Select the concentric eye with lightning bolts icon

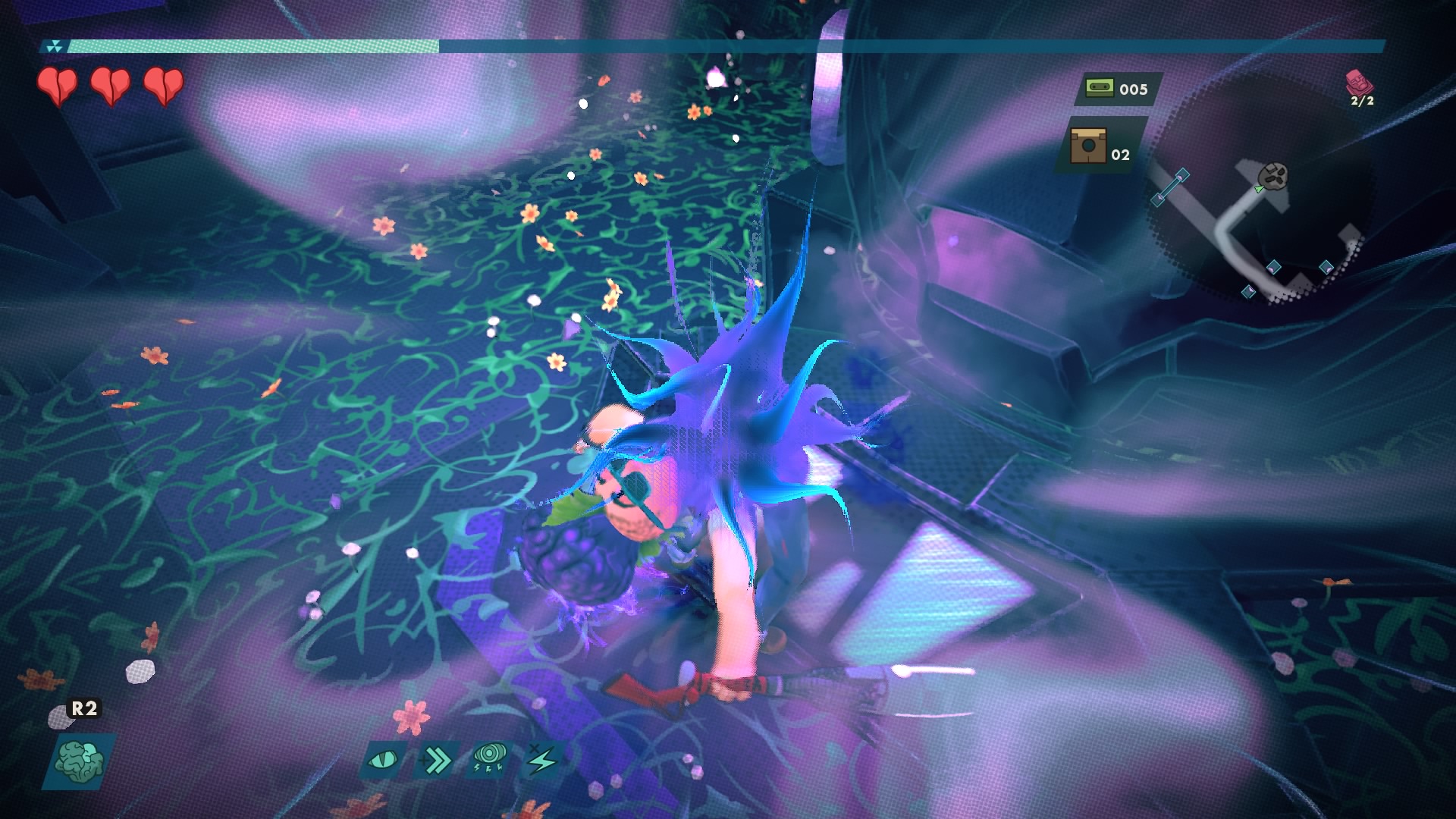click(490, 758)
